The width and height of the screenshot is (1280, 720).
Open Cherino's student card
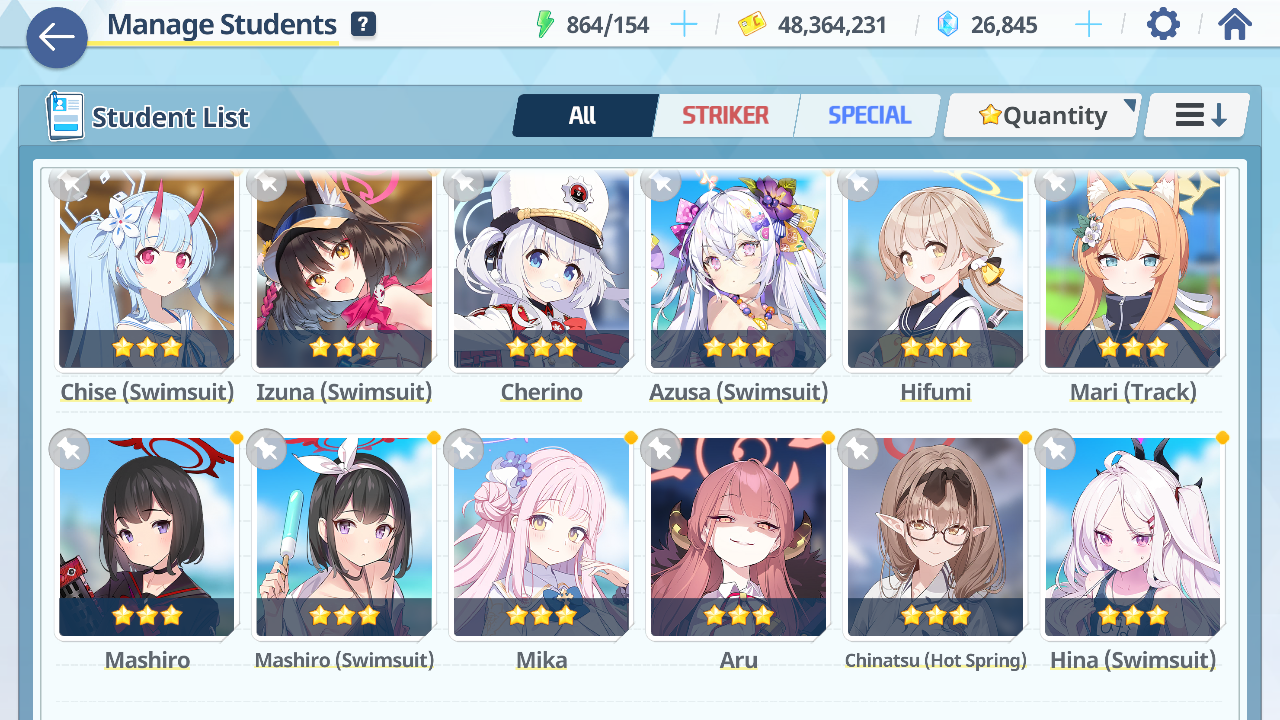[541, 270]
